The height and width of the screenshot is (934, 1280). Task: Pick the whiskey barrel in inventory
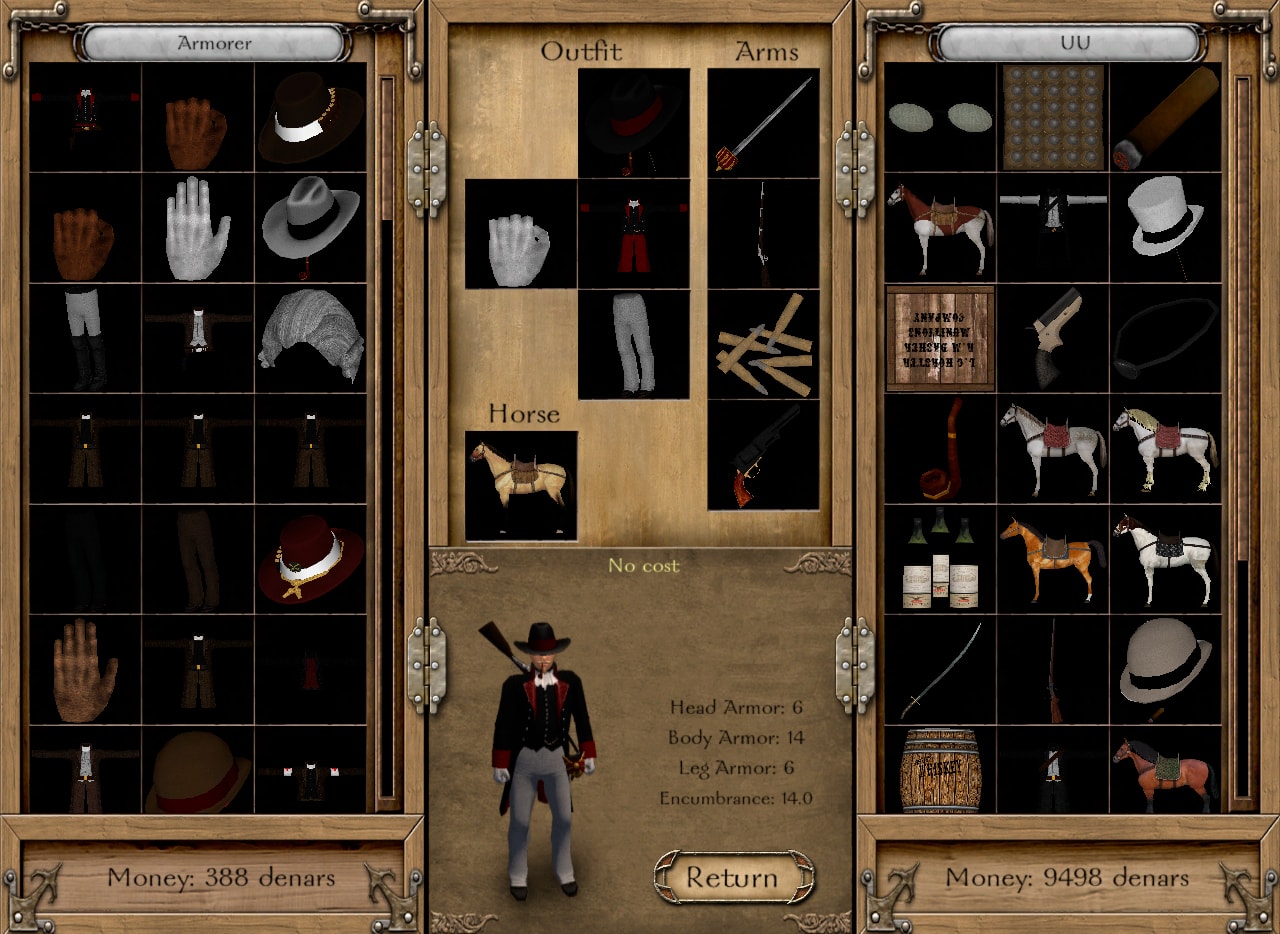940,769
